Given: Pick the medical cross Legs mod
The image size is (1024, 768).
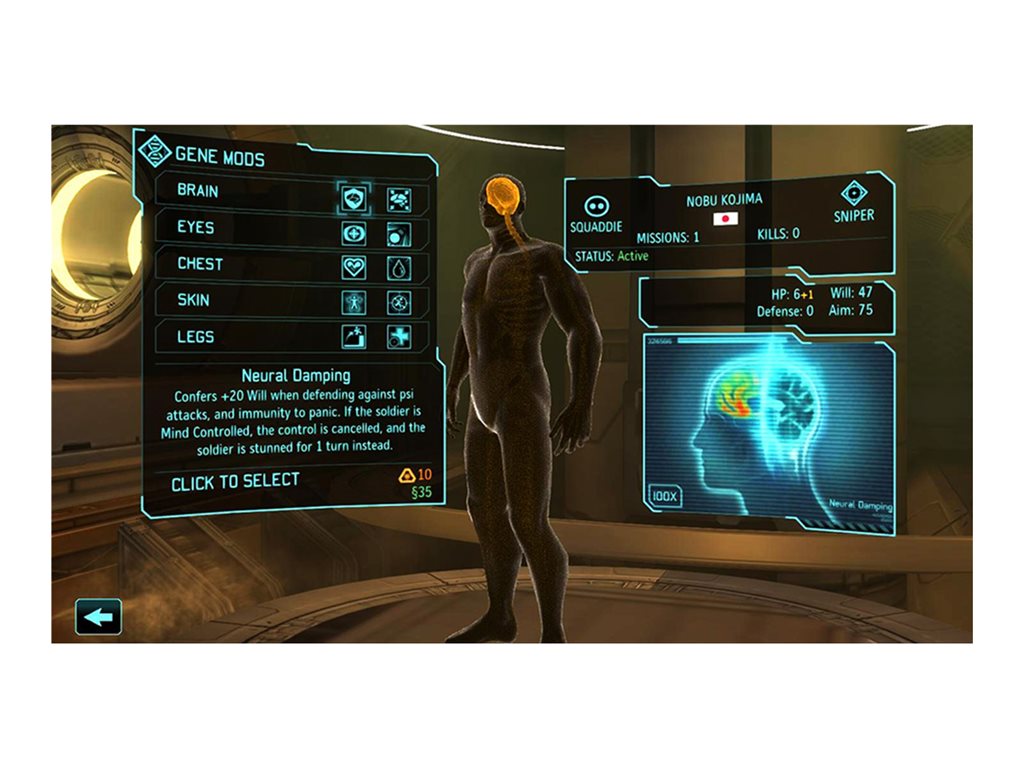Looking at the screenshot, I should (x=399, y=337).
